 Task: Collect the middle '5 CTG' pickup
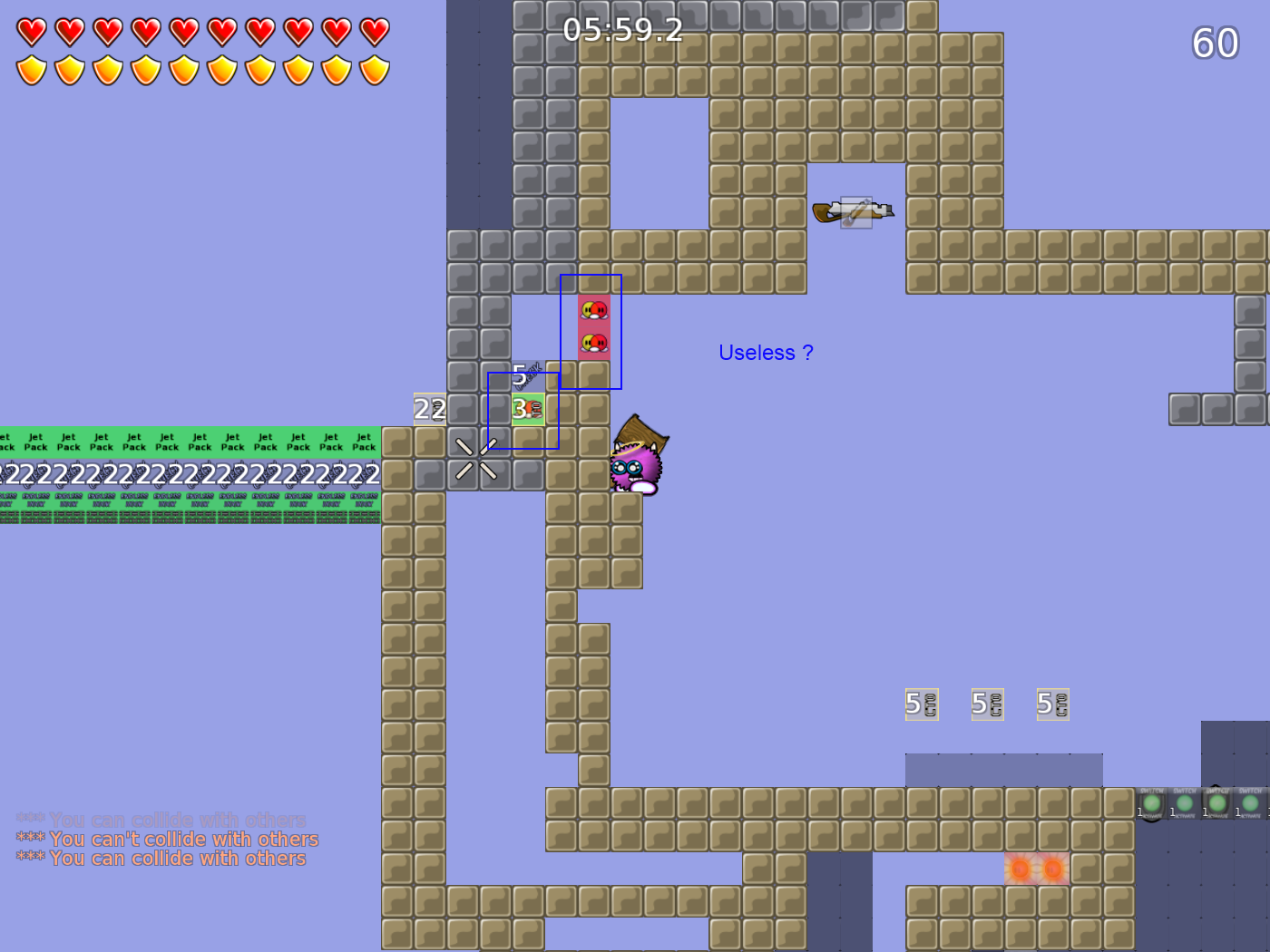click(x=987, y=704)
